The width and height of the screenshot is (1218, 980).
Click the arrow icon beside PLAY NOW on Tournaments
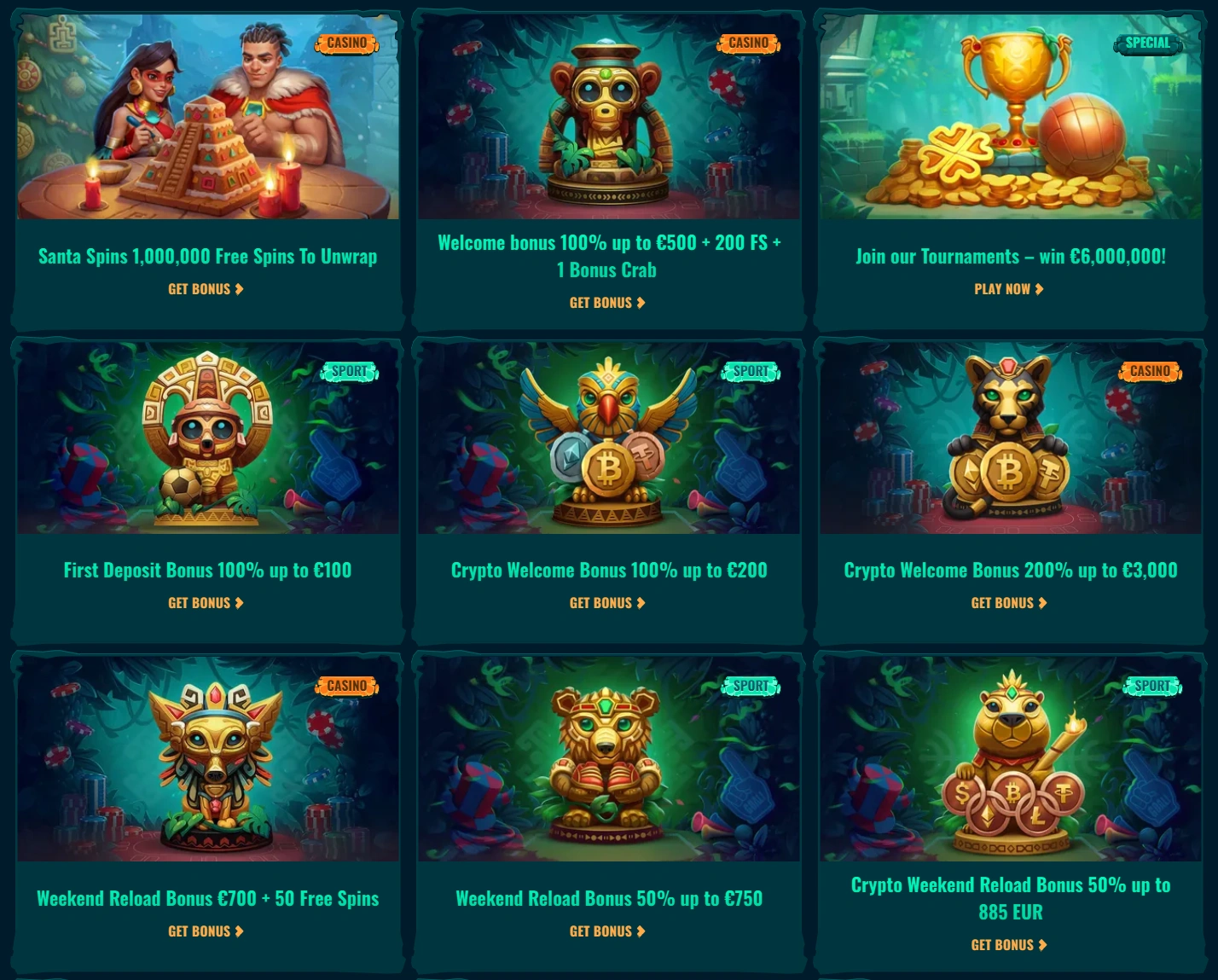[x=1040, y=288]
